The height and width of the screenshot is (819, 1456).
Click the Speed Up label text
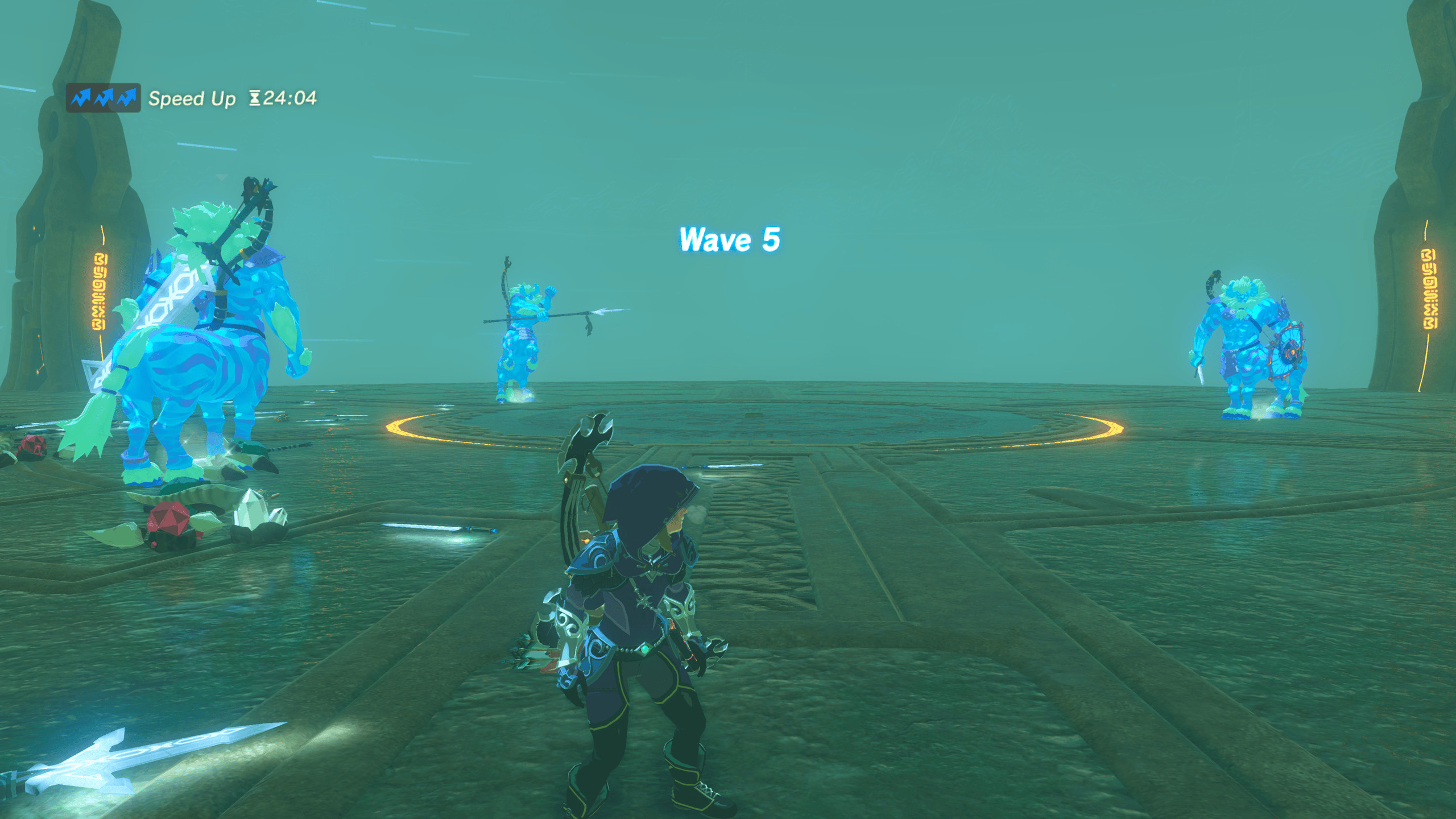(x=192, y=98)
